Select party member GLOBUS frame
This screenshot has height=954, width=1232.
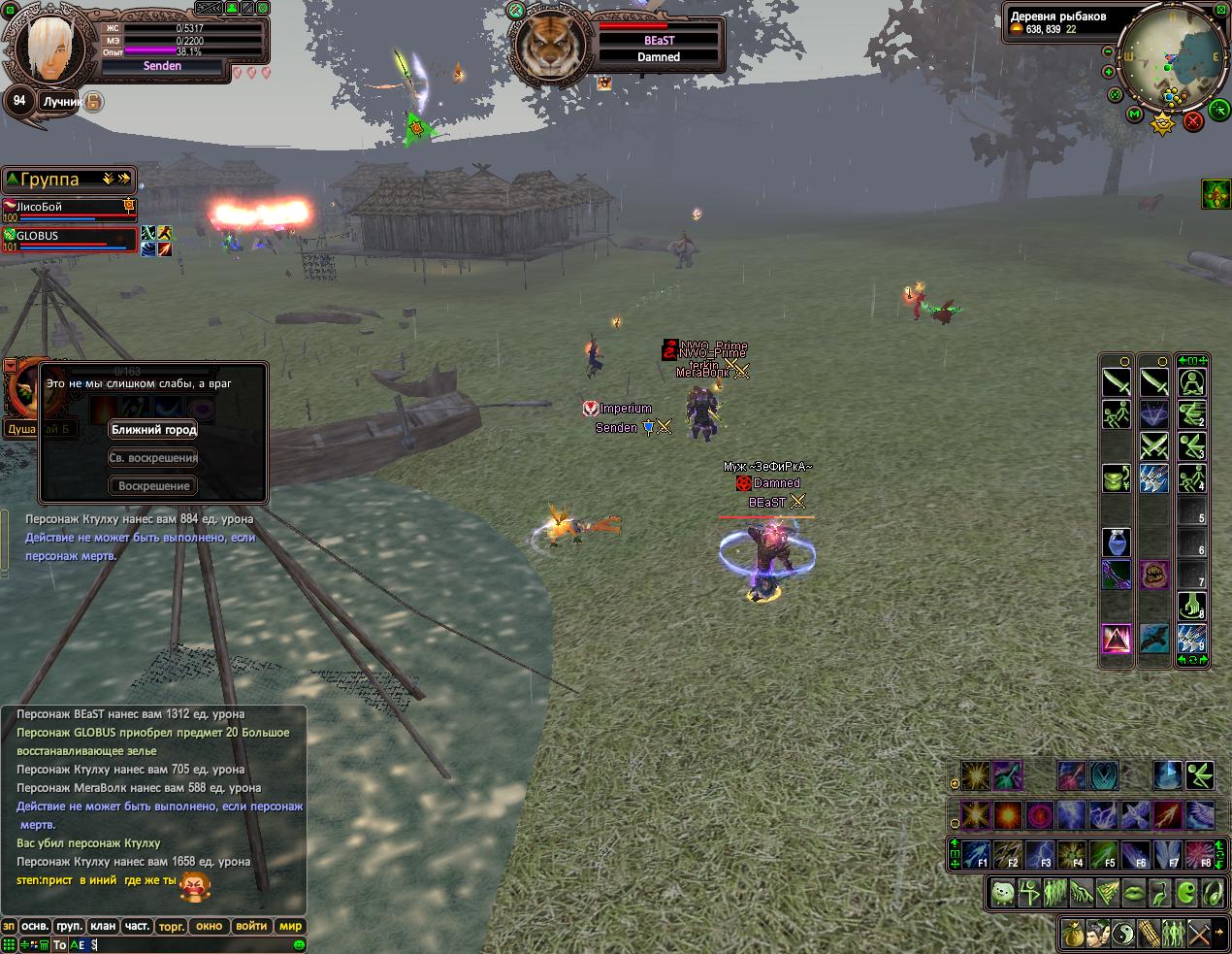[68, 240]
